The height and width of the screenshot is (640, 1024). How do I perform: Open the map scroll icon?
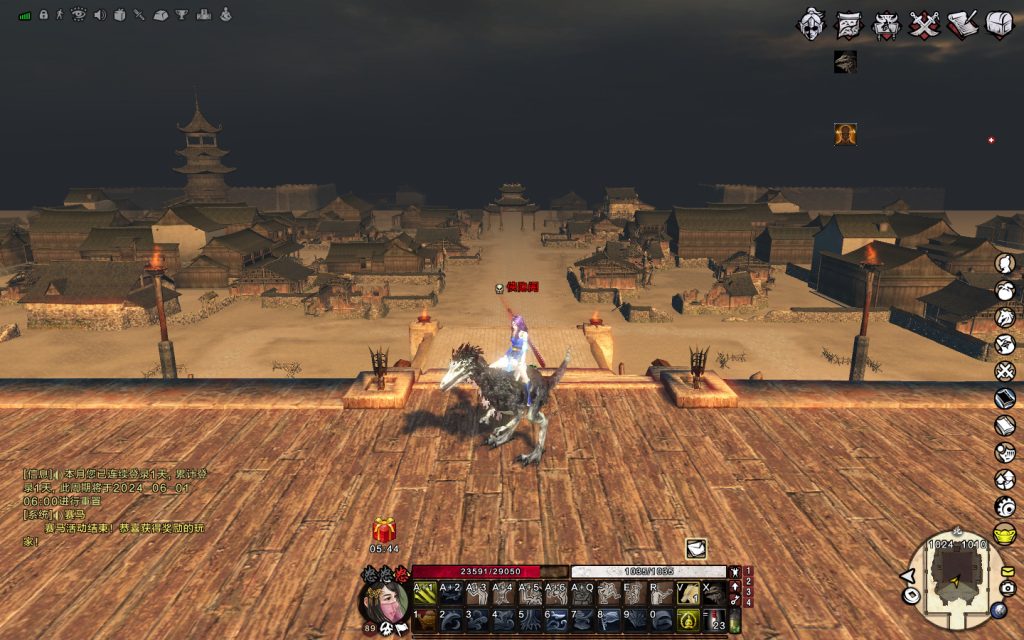pos(850,24)
